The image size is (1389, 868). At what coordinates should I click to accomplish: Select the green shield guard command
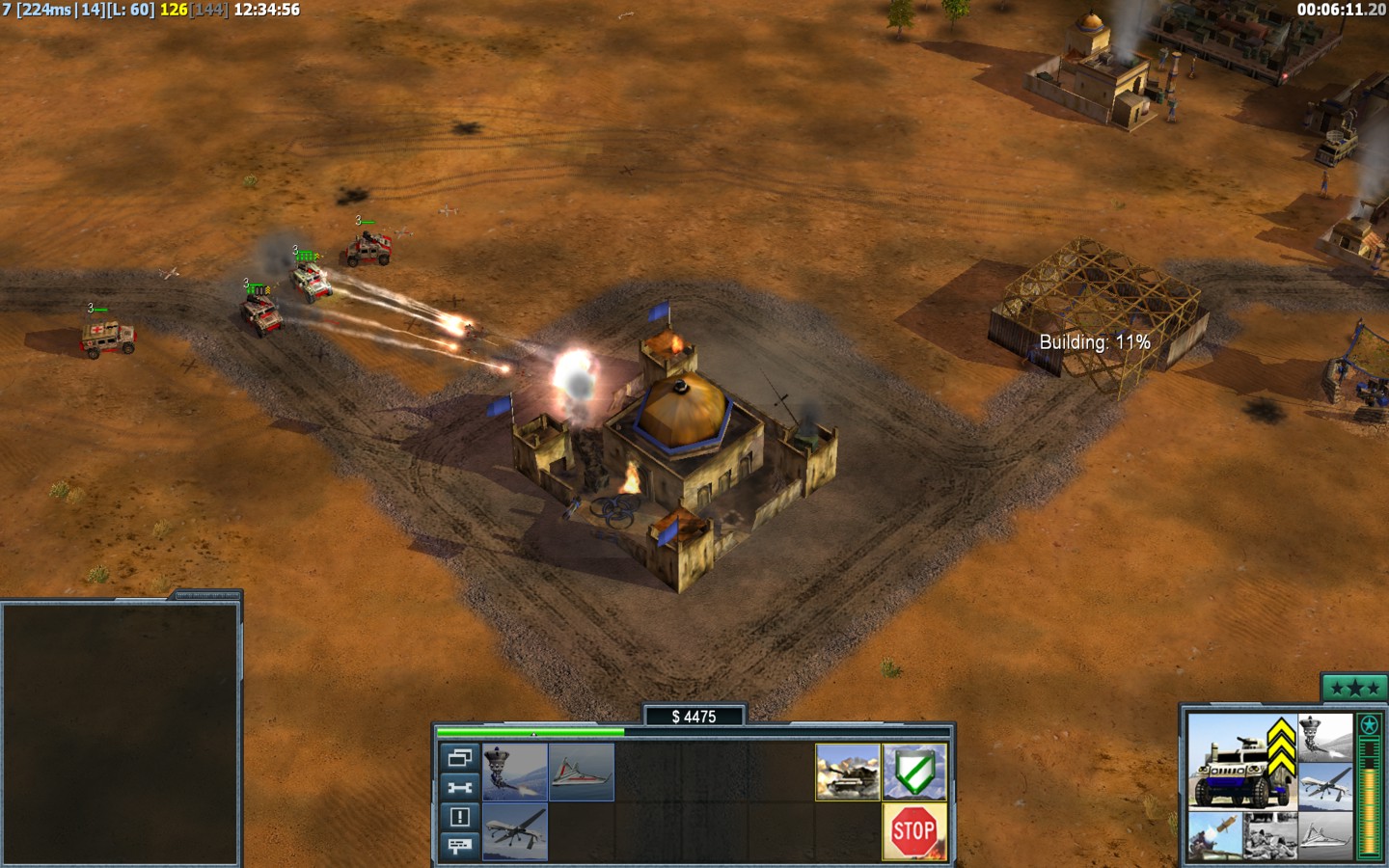coord(914,772)
